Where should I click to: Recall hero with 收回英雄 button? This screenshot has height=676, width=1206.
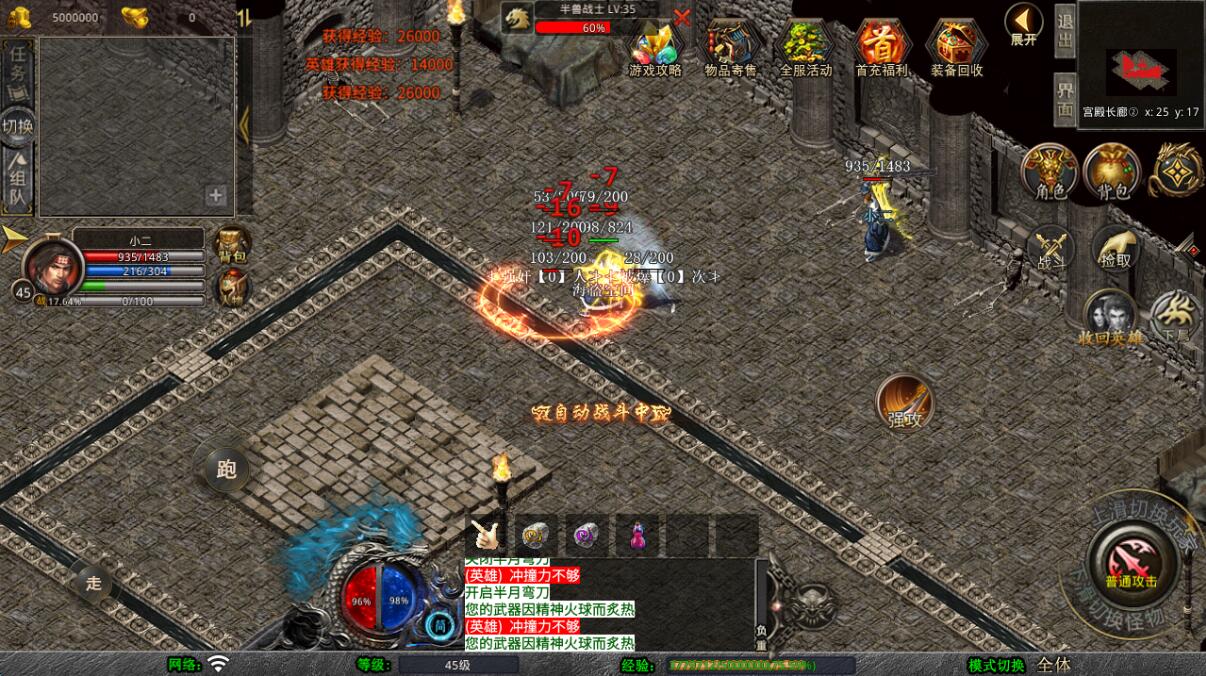click(1110, 318)
